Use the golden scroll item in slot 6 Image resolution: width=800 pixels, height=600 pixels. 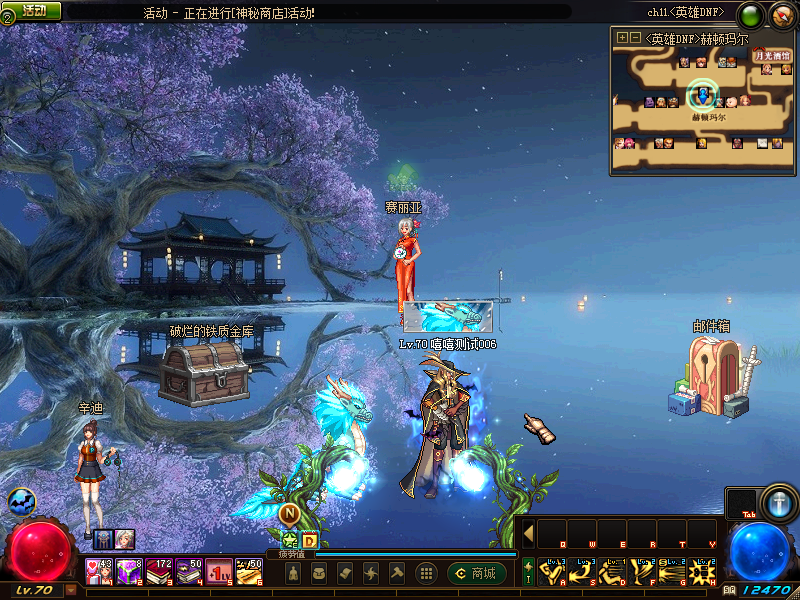[250, 572]
